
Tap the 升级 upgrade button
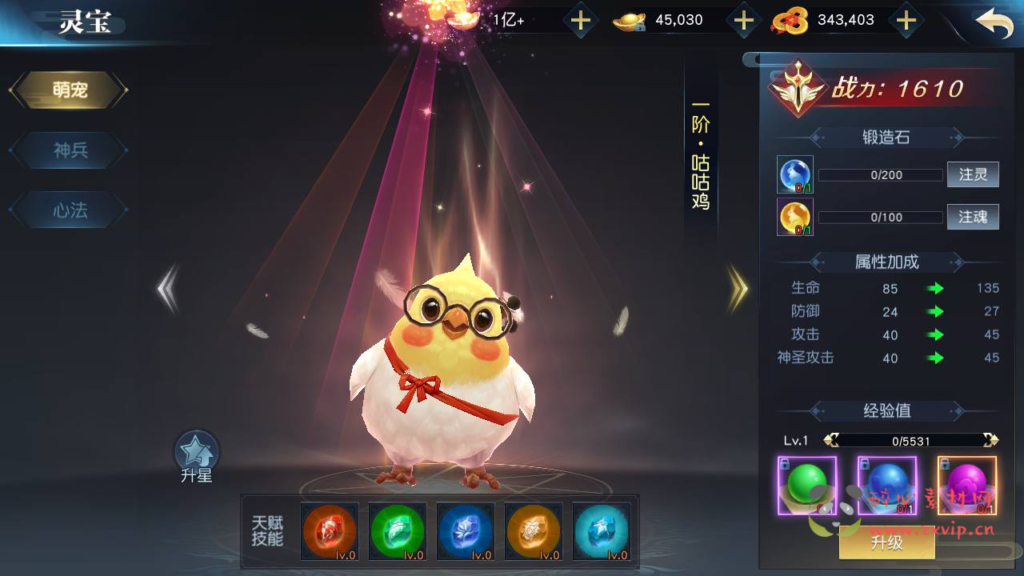coord(886,542)
